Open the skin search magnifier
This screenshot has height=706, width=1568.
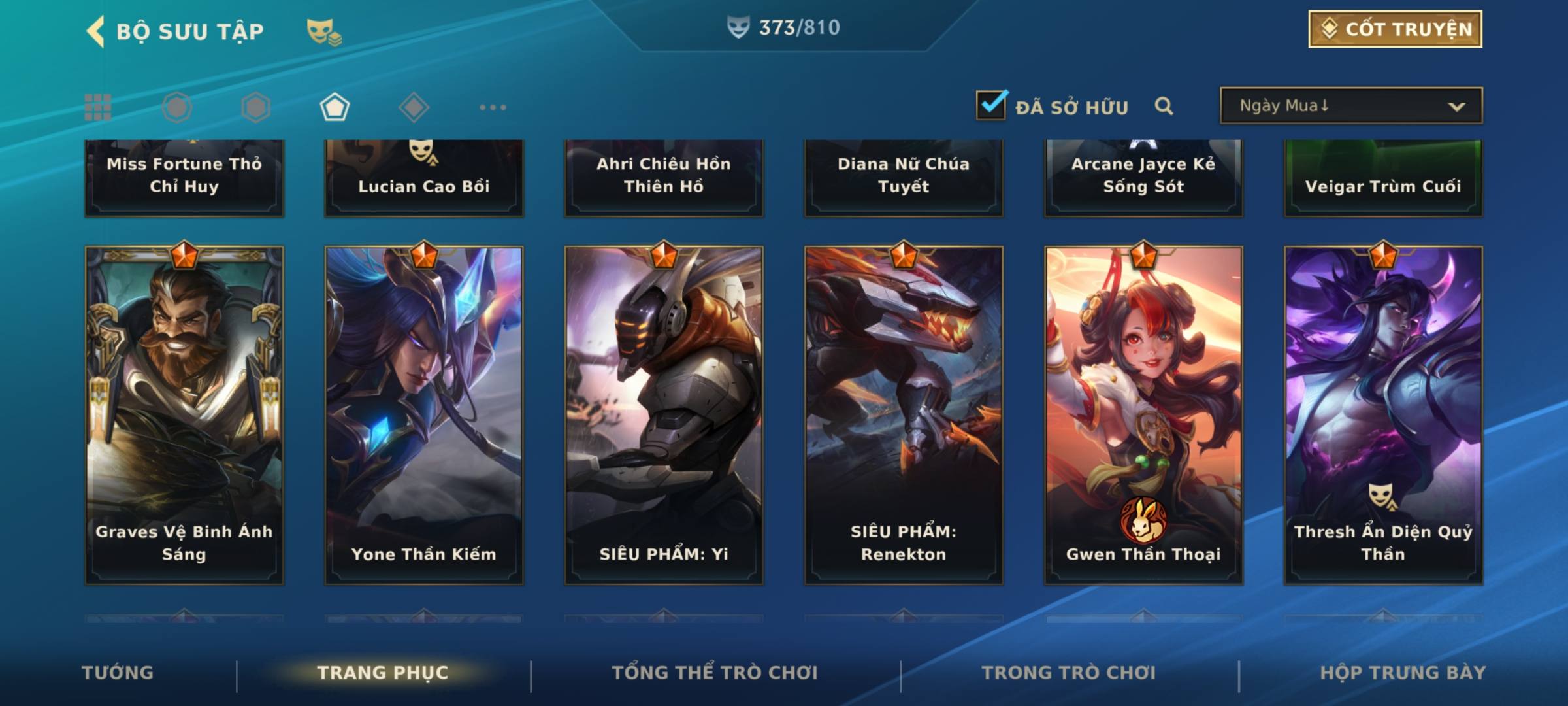[x=1164, y=106]
